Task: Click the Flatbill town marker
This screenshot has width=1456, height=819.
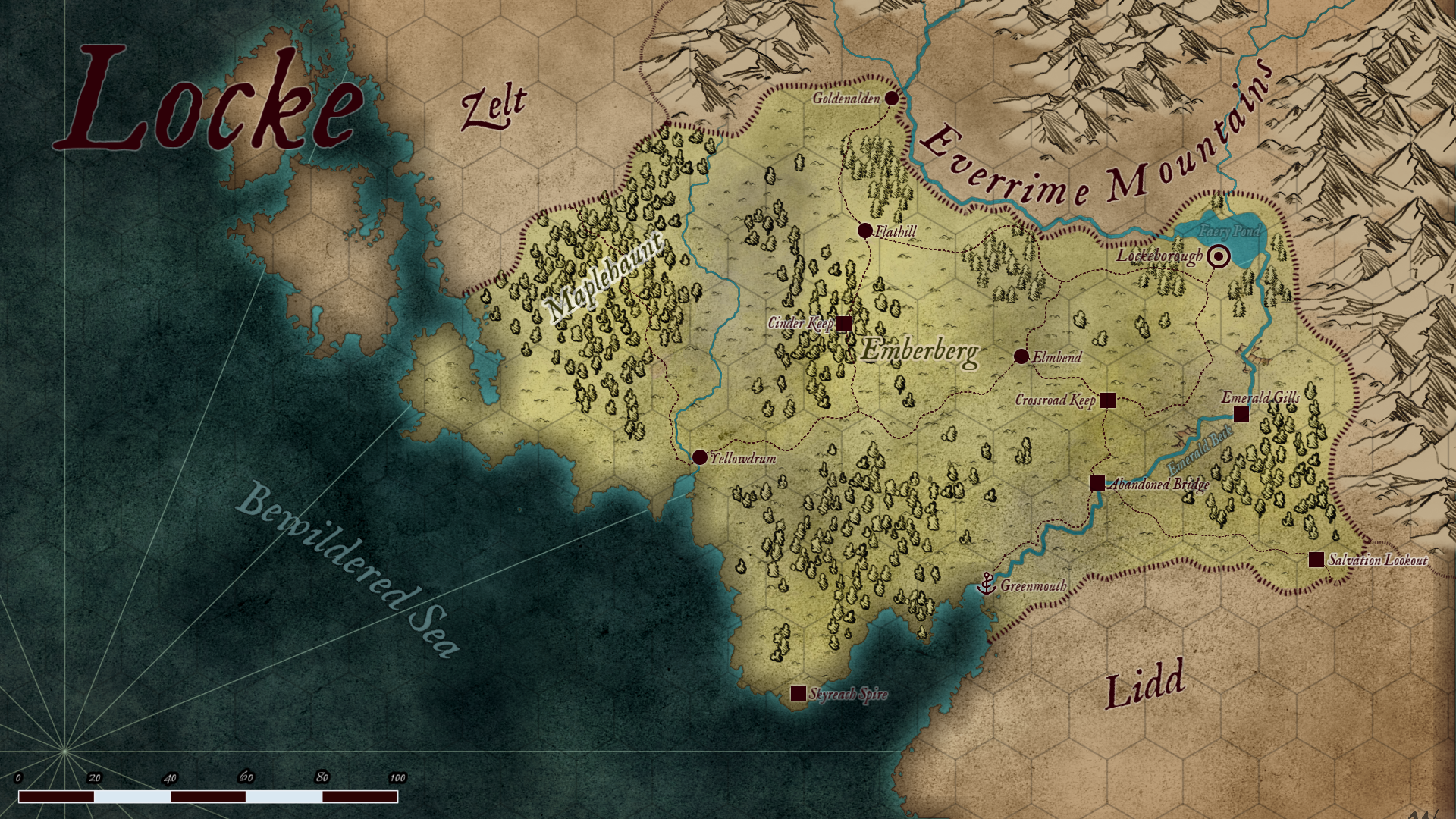Action: (x=864, y=231)
